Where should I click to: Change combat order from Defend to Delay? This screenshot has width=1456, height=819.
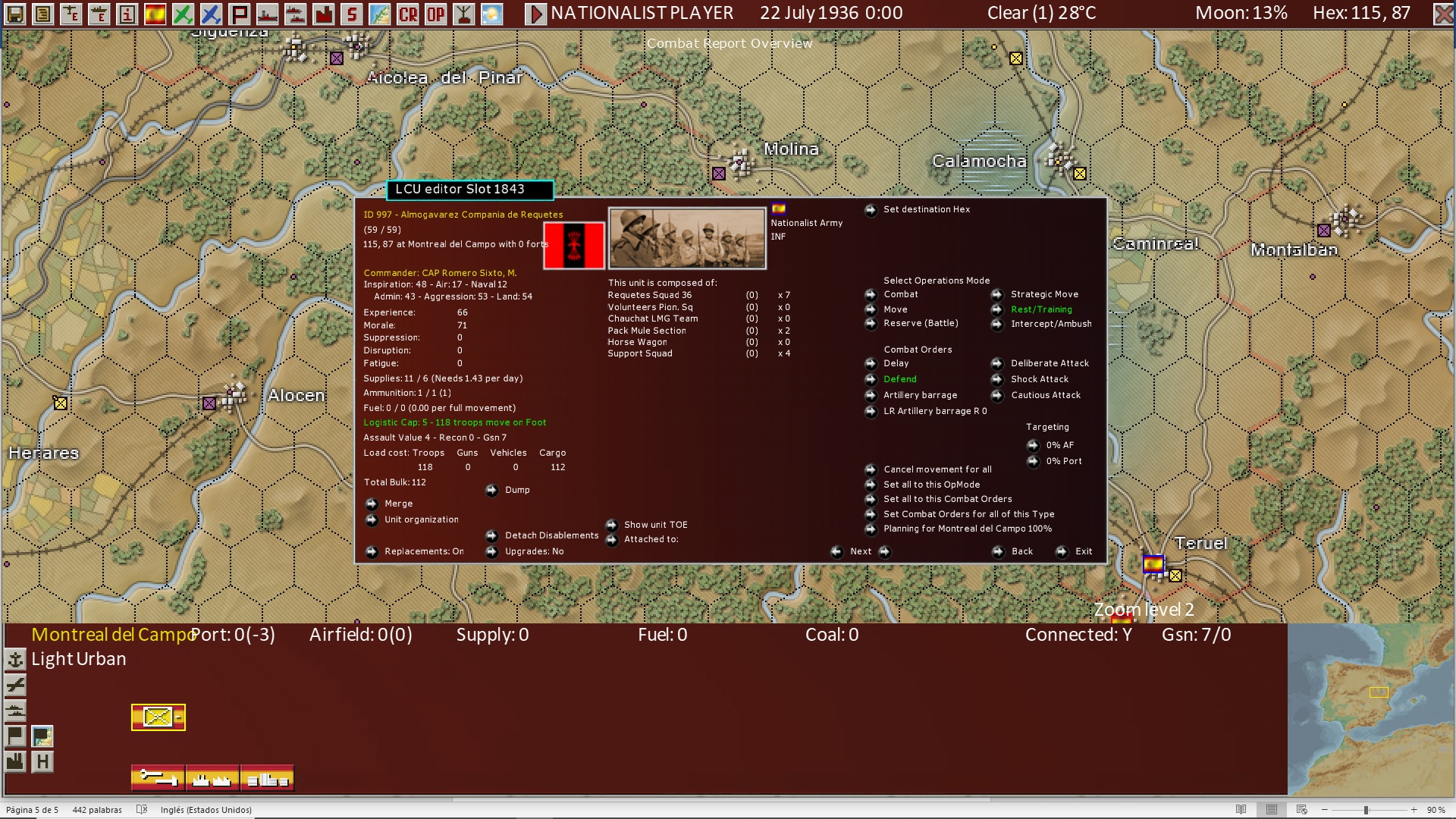coord(895,363)
